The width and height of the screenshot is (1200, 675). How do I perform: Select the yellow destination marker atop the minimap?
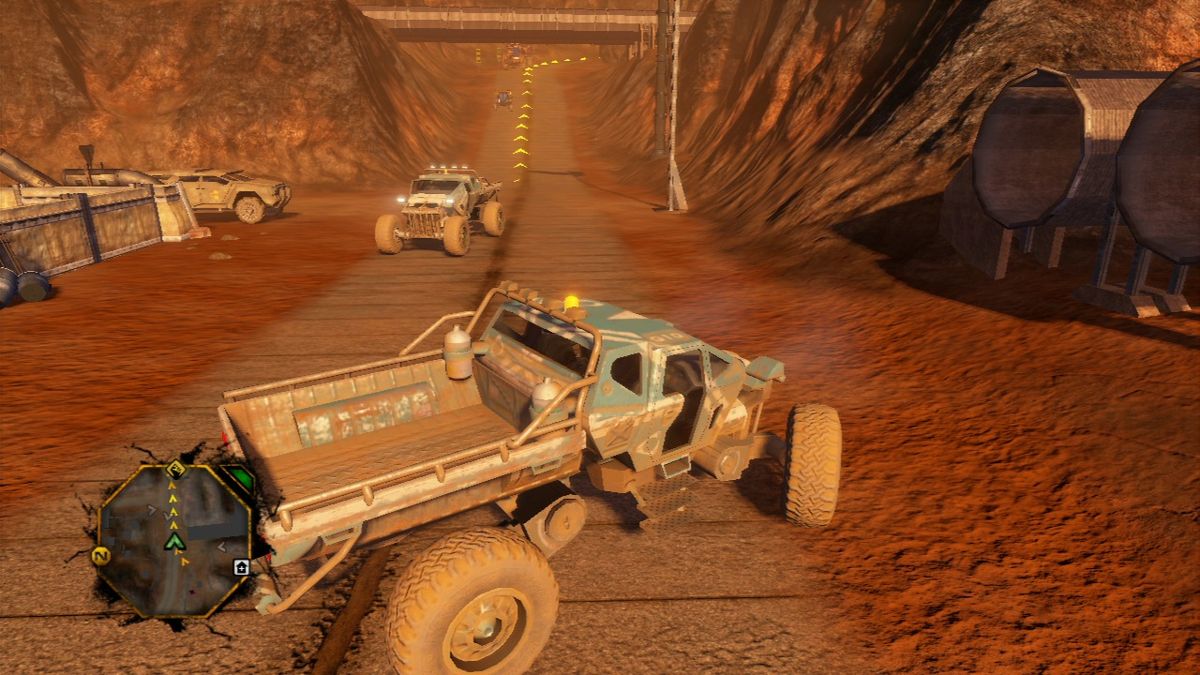point(176,468)
